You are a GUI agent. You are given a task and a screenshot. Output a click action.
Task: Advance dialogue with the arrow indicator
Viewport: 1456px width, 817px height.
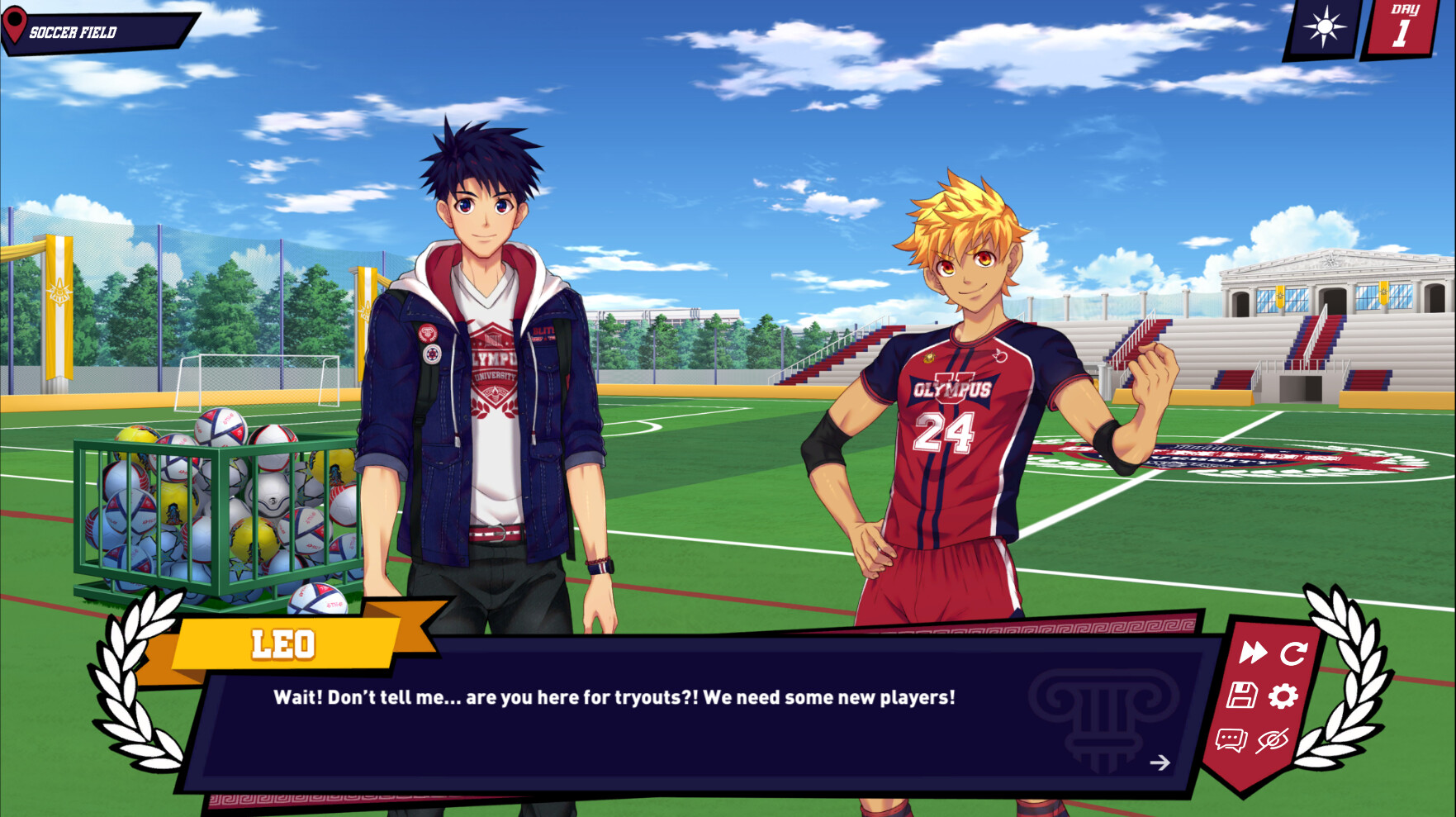[1160, 762]
